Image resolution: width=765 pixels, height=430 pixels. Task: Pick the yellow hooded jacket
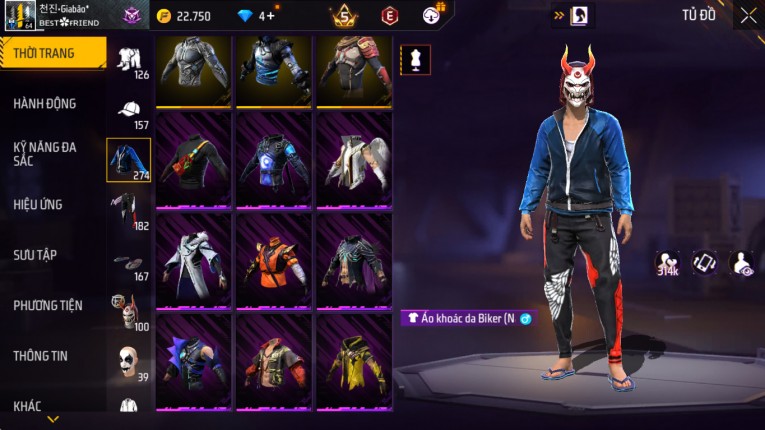tap(353, 361)
